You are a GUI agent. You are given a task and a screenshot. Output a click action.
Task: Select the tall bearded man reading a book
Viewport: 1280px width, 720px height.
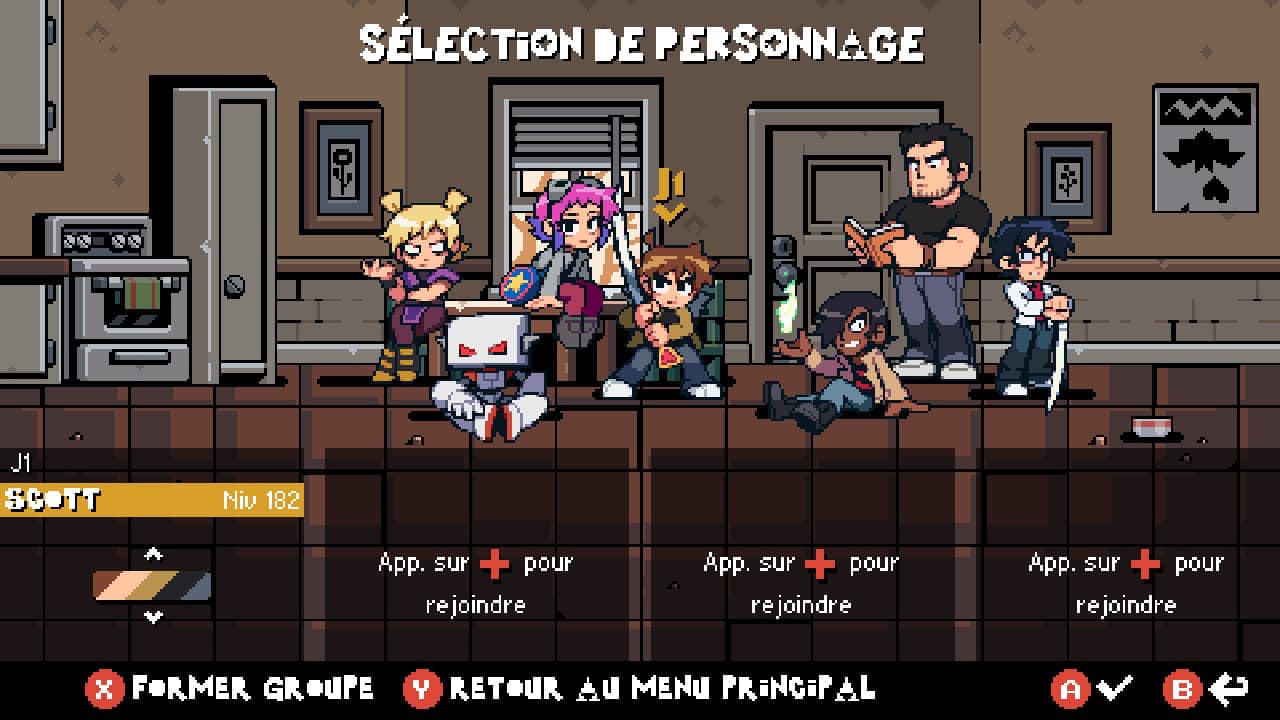(928, 250)
